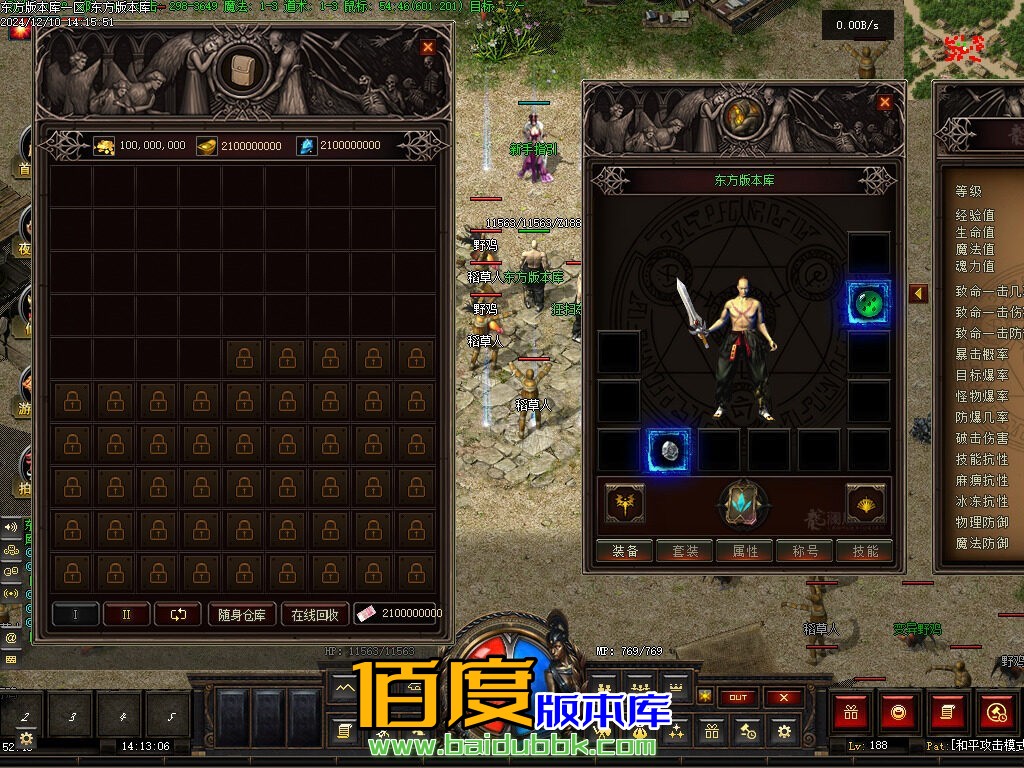Image resolution: width=1024 pixels, height=768 pixels.
Task: Click the sort/refresh arrows bag button
Action: [178, 614]
